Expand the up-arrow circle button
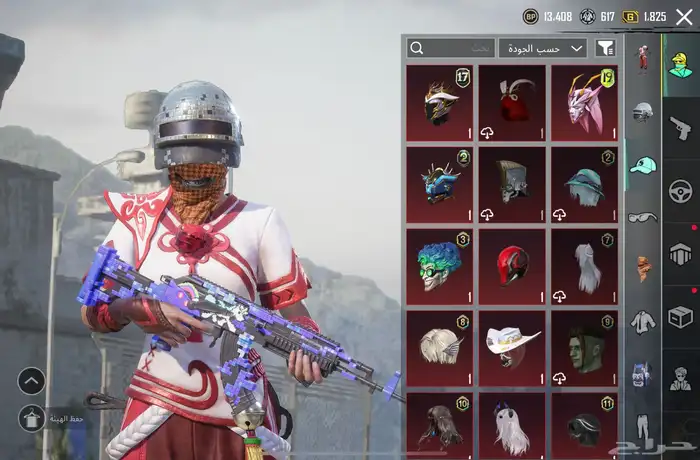 [32, 380]
